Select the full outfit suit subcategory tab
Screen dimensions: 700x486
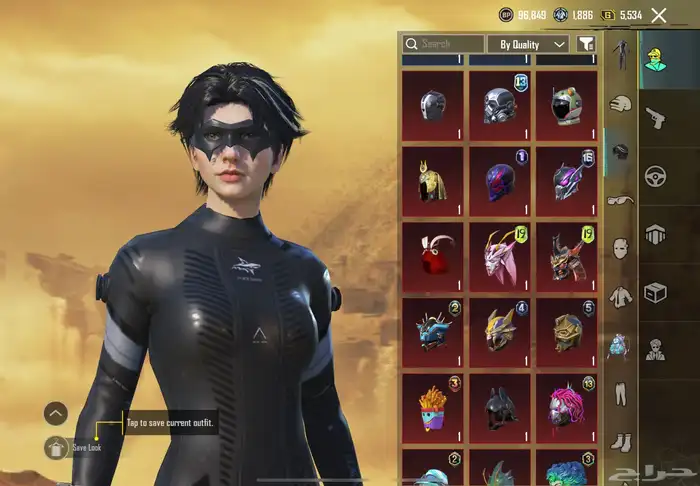[620, 54]
